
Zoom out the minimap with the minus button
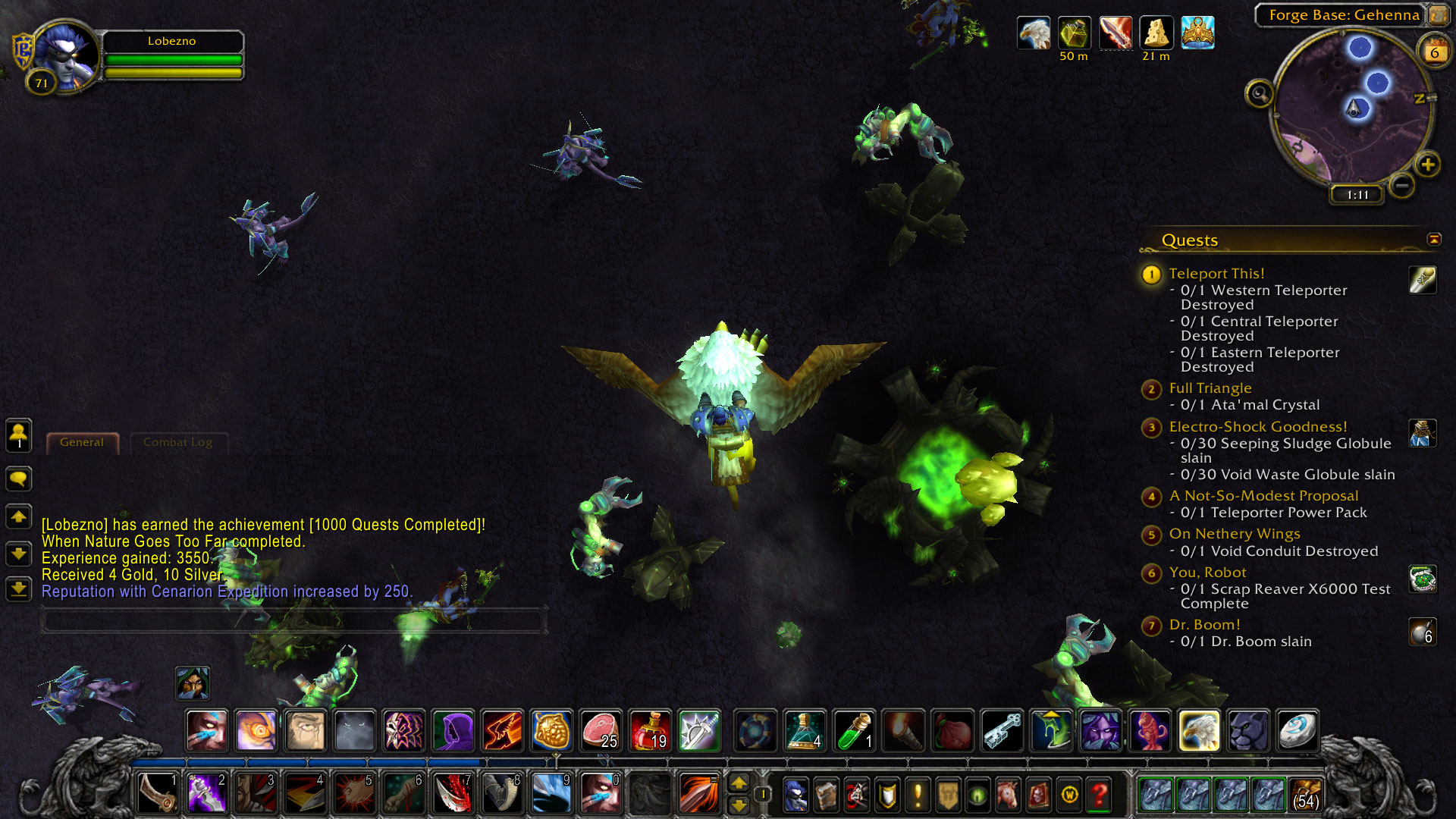click(x=1402, y=185)
